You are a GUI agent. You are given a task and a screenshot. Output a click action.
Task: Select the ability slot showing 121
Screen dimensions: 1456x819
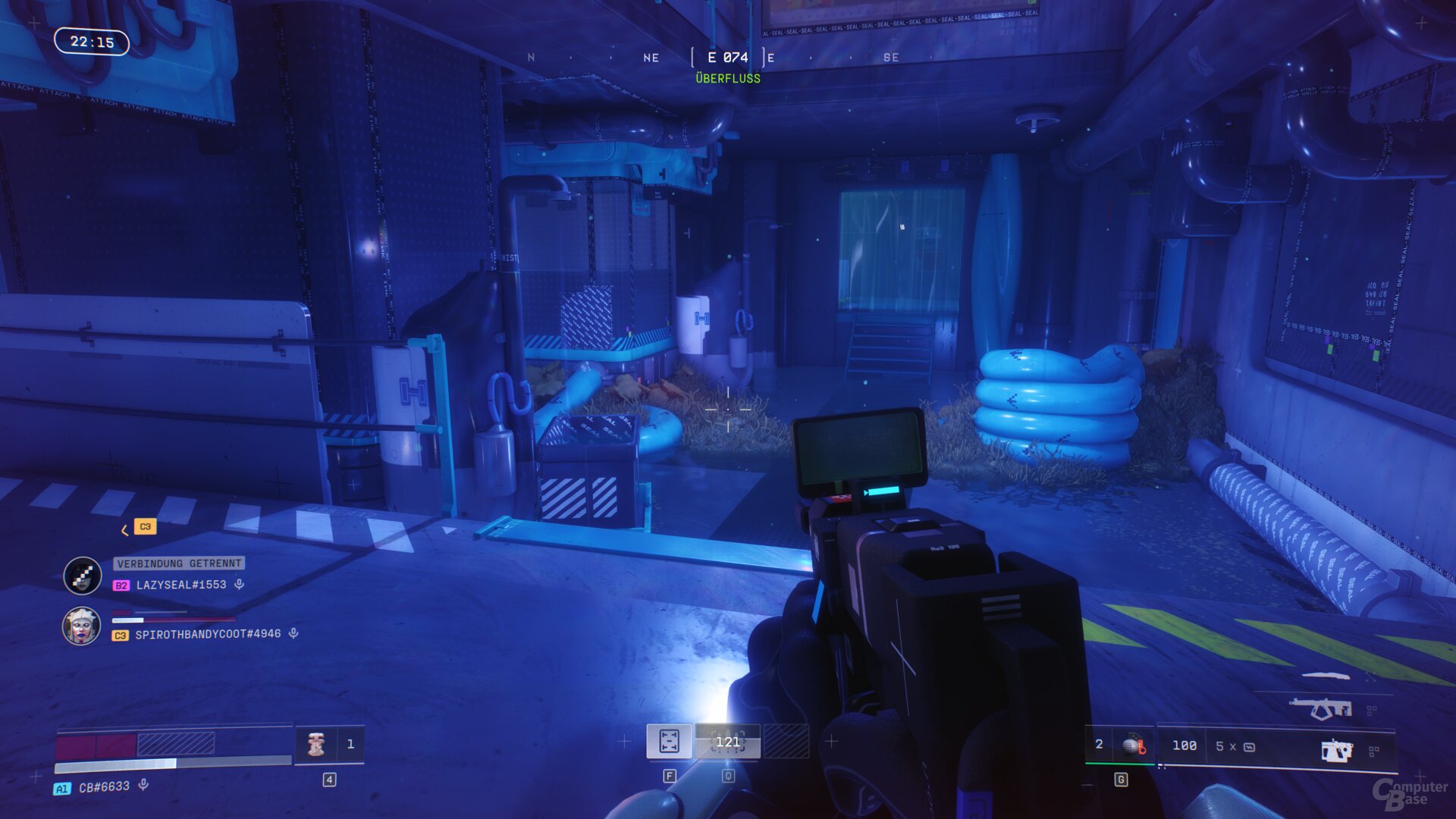pyautogui.click(x=727, y=741)
